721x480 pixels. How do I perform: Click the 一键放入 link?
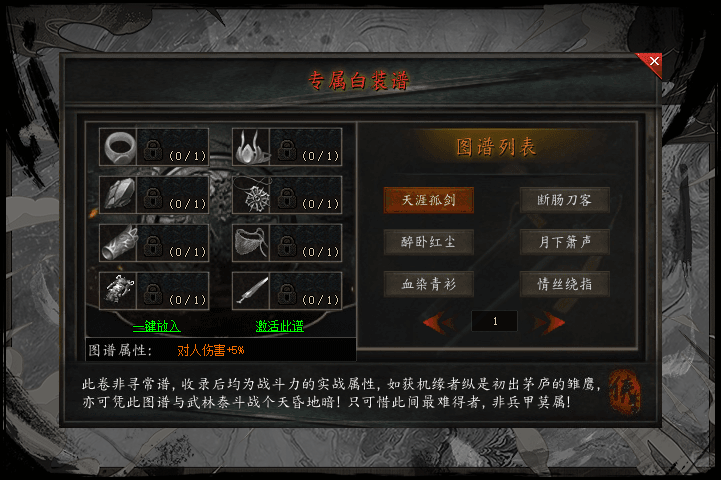pyautogui.click(x=156, y=326)
